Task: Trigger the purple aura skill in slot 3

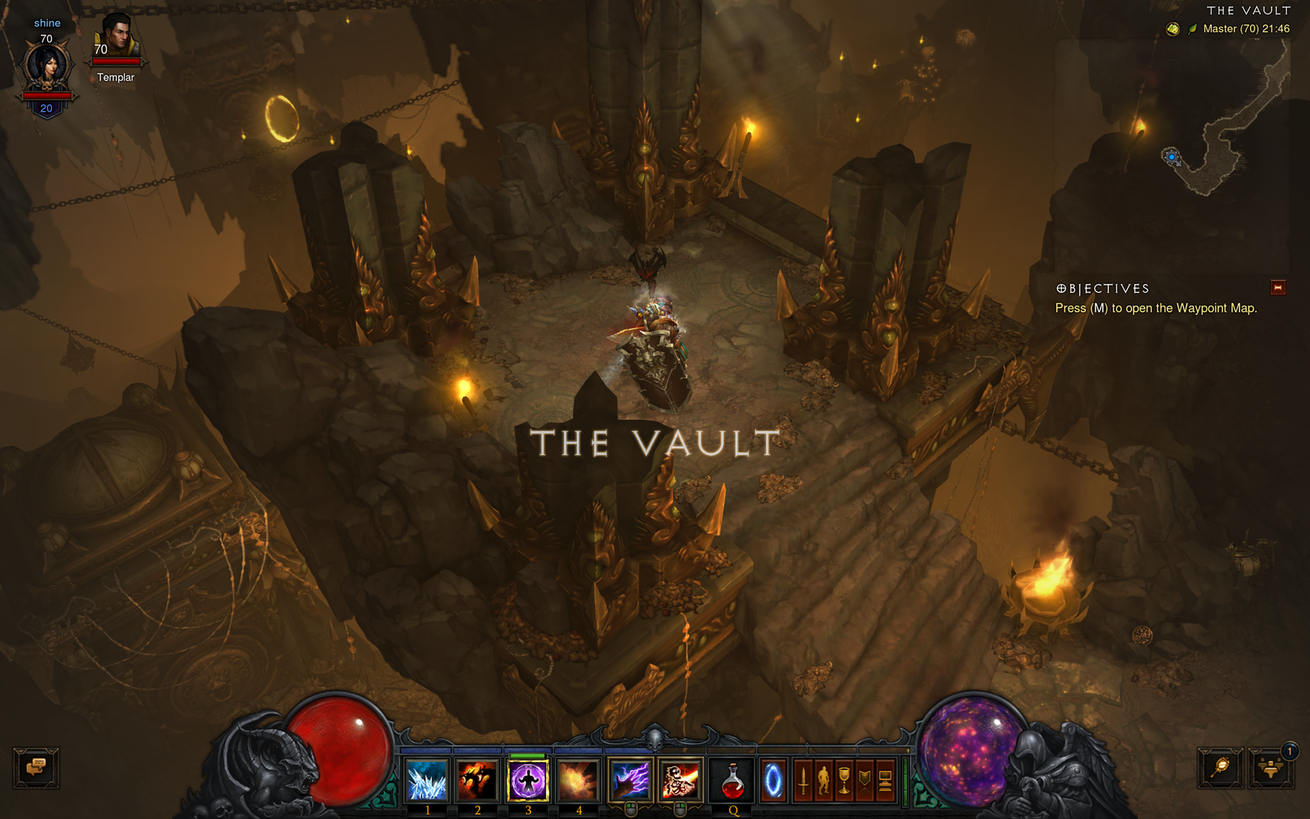Action: tap(528, 780)
